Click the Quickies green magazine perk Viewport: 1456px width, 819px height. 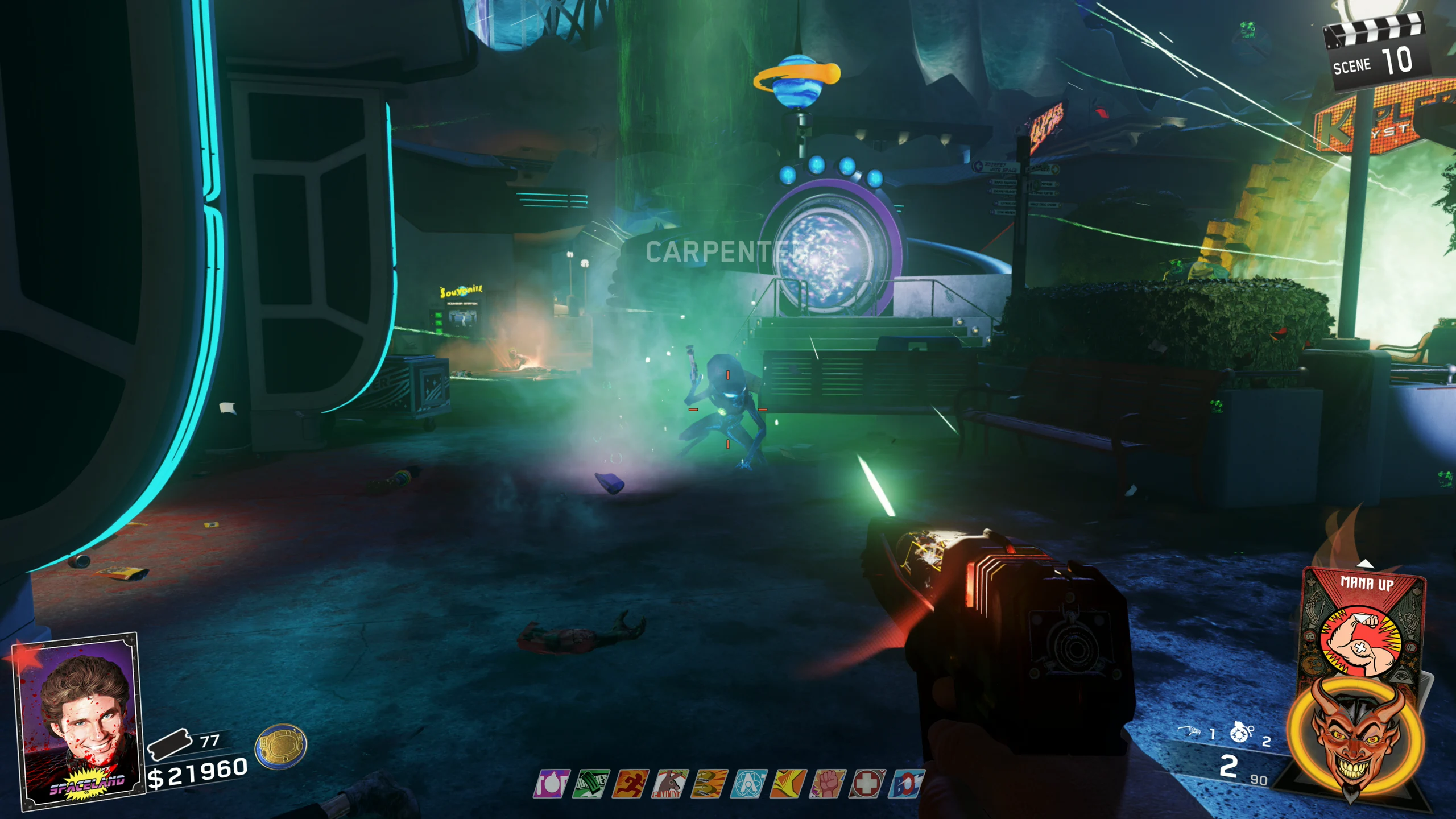click(x=591, y=784)
